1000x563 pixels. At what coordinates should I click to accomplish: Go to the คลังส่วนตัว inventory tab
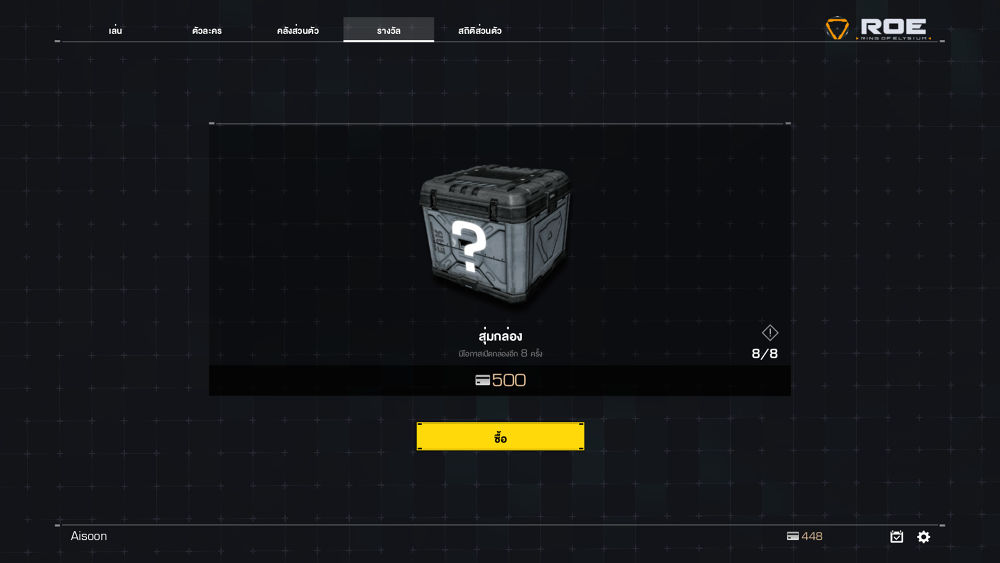pyautogui.click(x=298, y=31)
